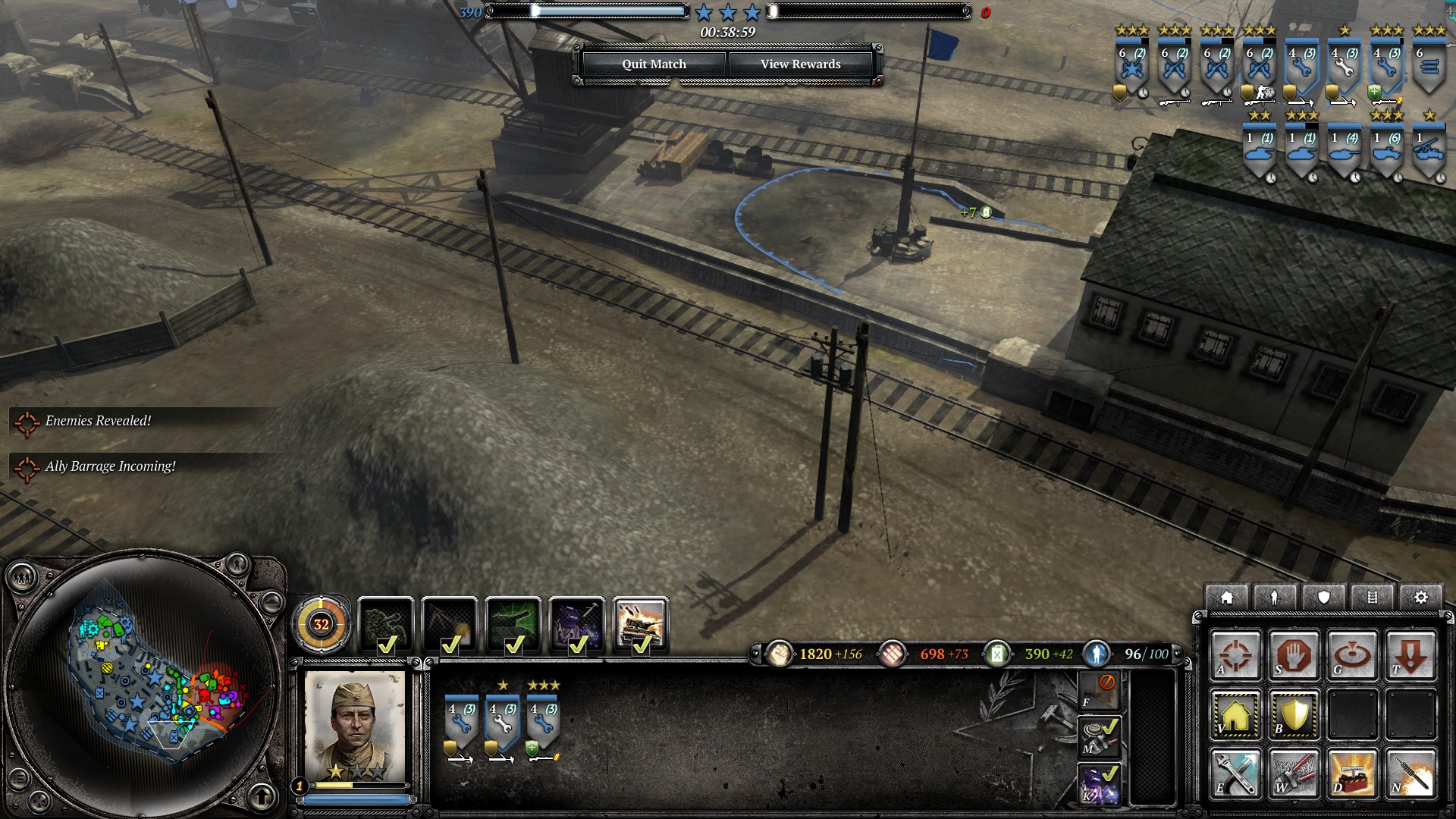
Task: Activate the wire cutters ability
Action: click(1294, 773)
